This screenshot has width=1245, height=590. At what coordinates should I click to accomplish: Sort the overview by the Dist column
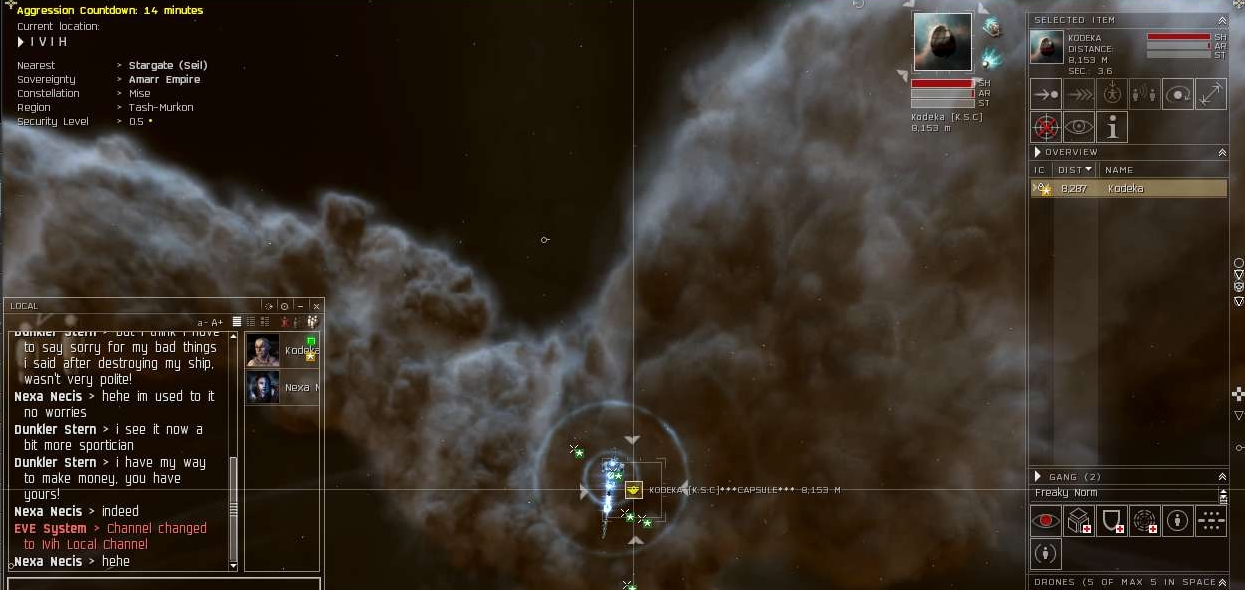tap(1074, 170)
